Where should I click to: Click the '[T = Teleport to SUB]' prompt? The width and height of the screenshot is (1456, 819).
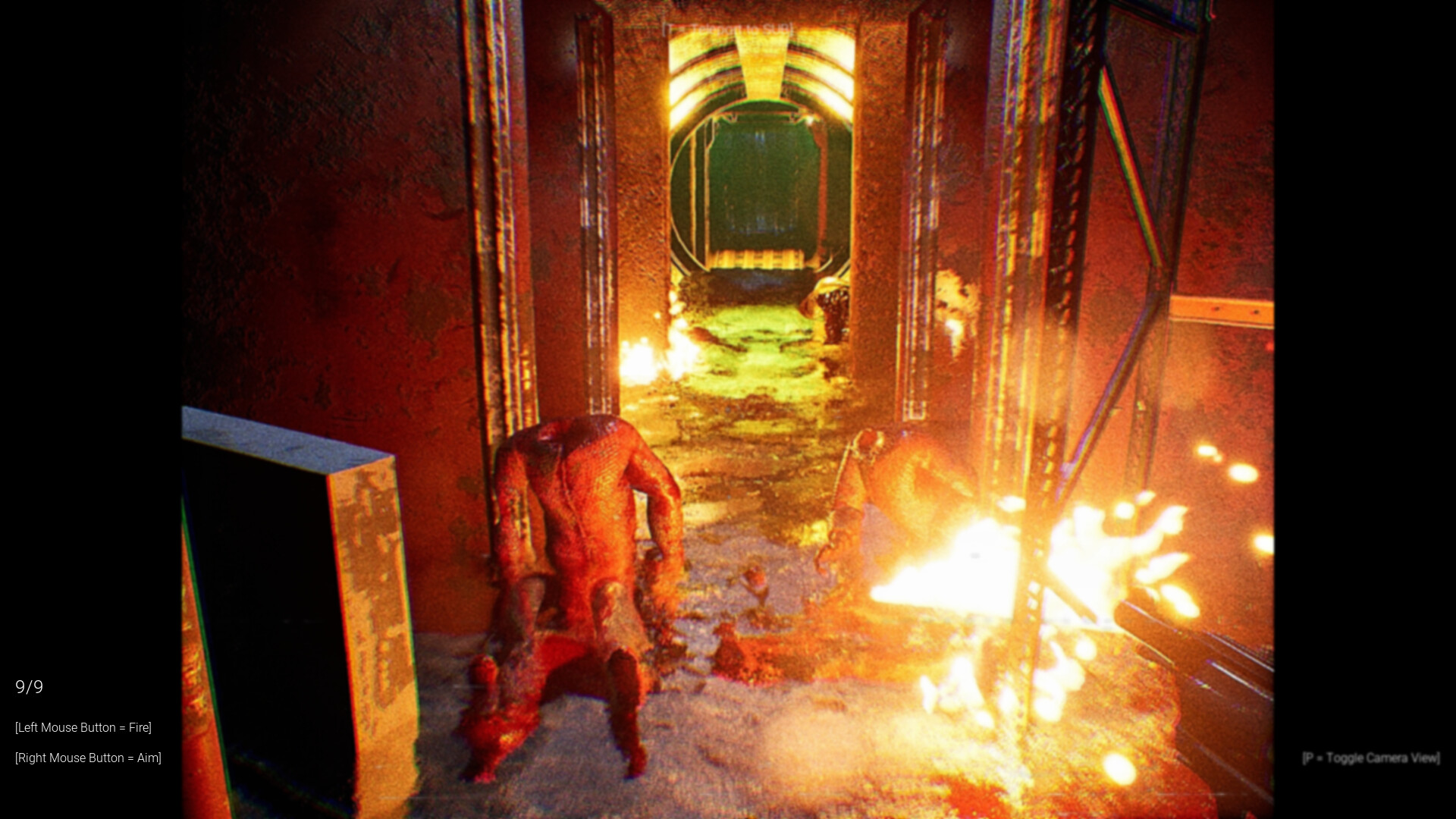click(x=728, y=27)
